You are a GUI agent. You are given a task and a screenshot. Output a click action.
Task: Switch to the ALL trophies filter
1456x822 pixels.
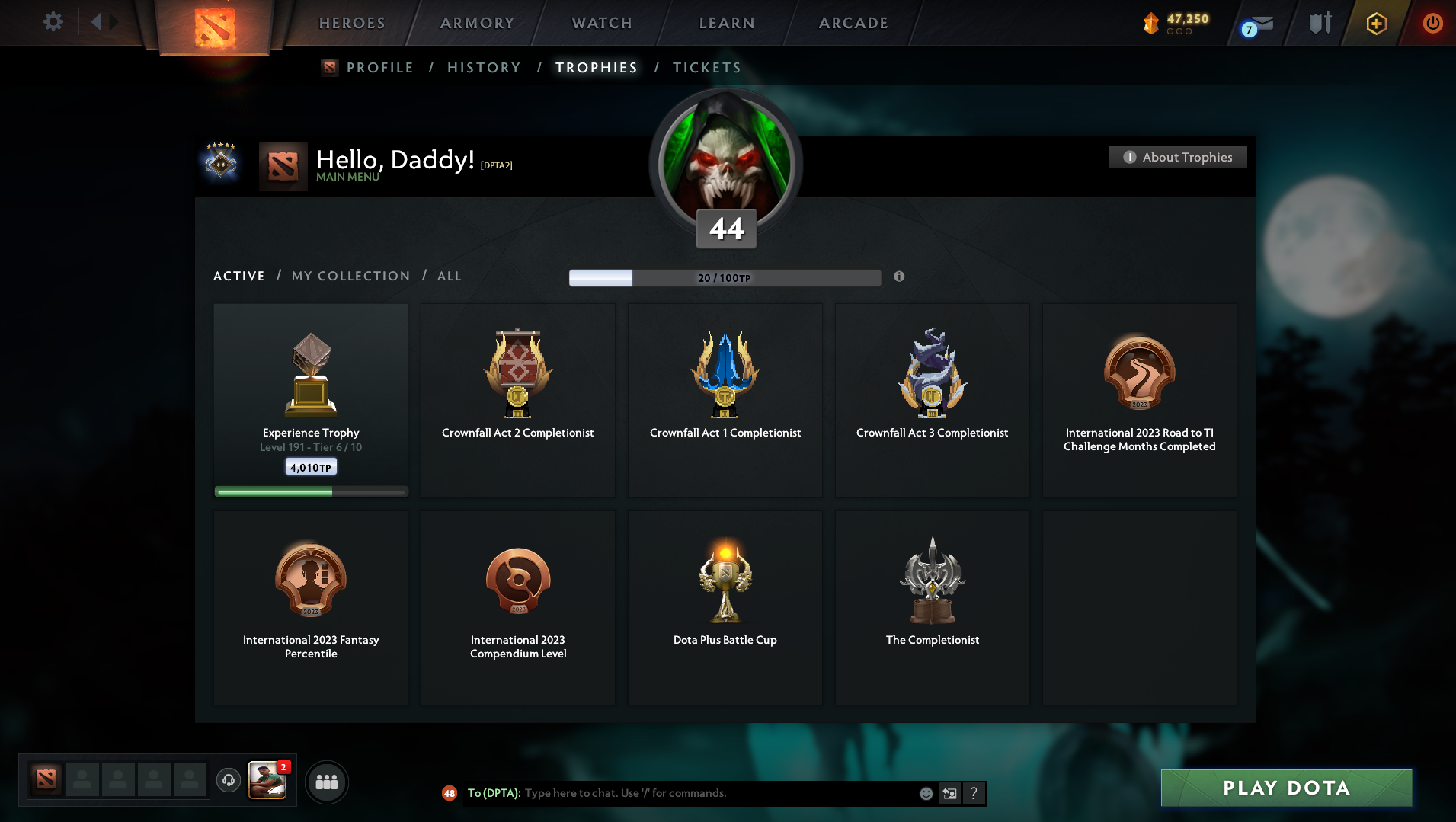coord(450,276)
